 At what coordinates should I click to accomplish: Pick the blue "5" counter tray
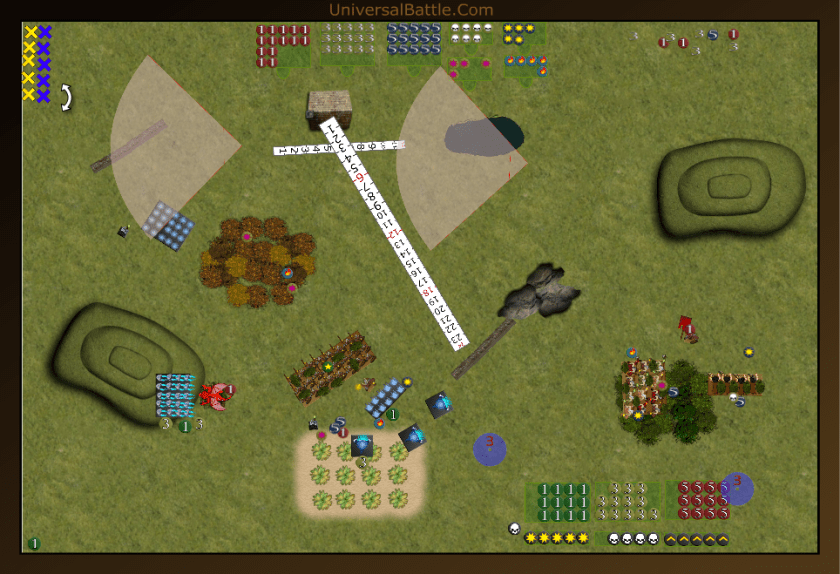point(414,40)
